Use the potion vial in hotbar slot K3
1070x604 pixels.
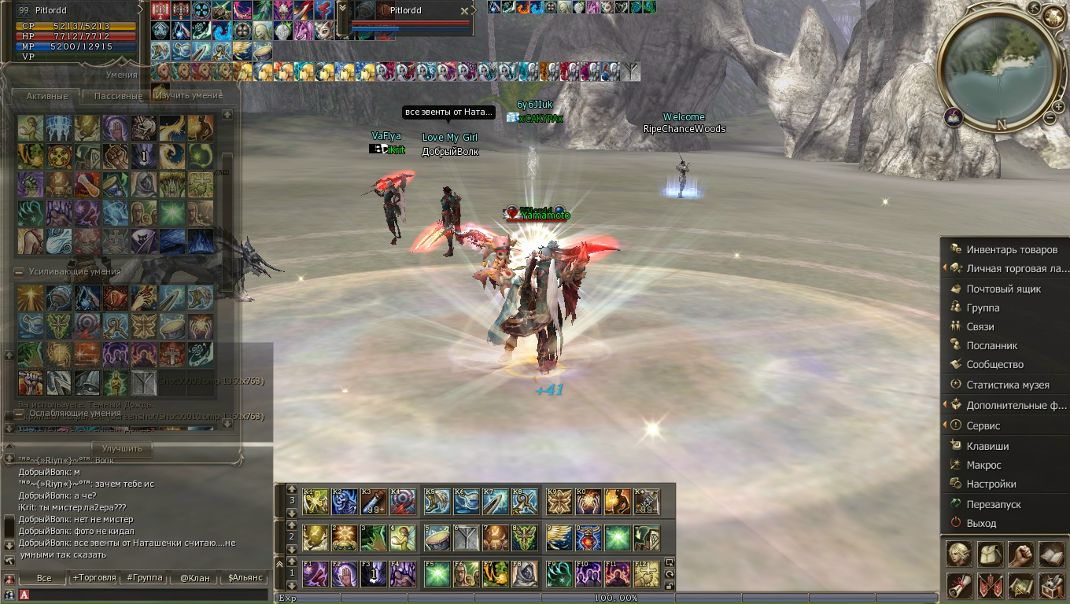[x=374, y=500]
